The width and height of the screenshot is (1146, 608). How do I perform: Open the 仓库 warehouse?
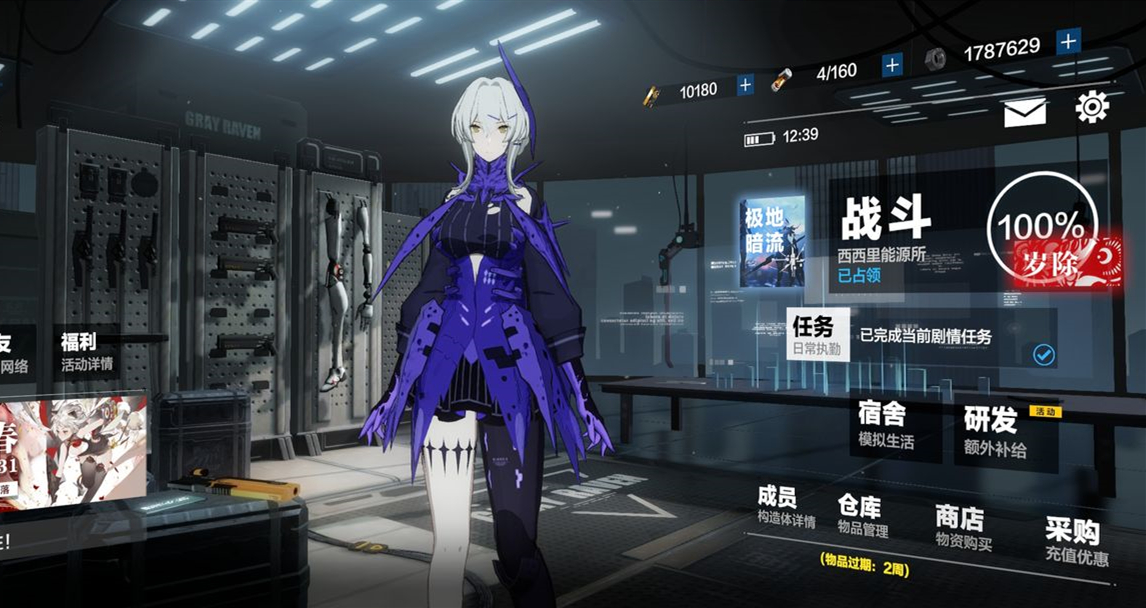click(861, 515)
